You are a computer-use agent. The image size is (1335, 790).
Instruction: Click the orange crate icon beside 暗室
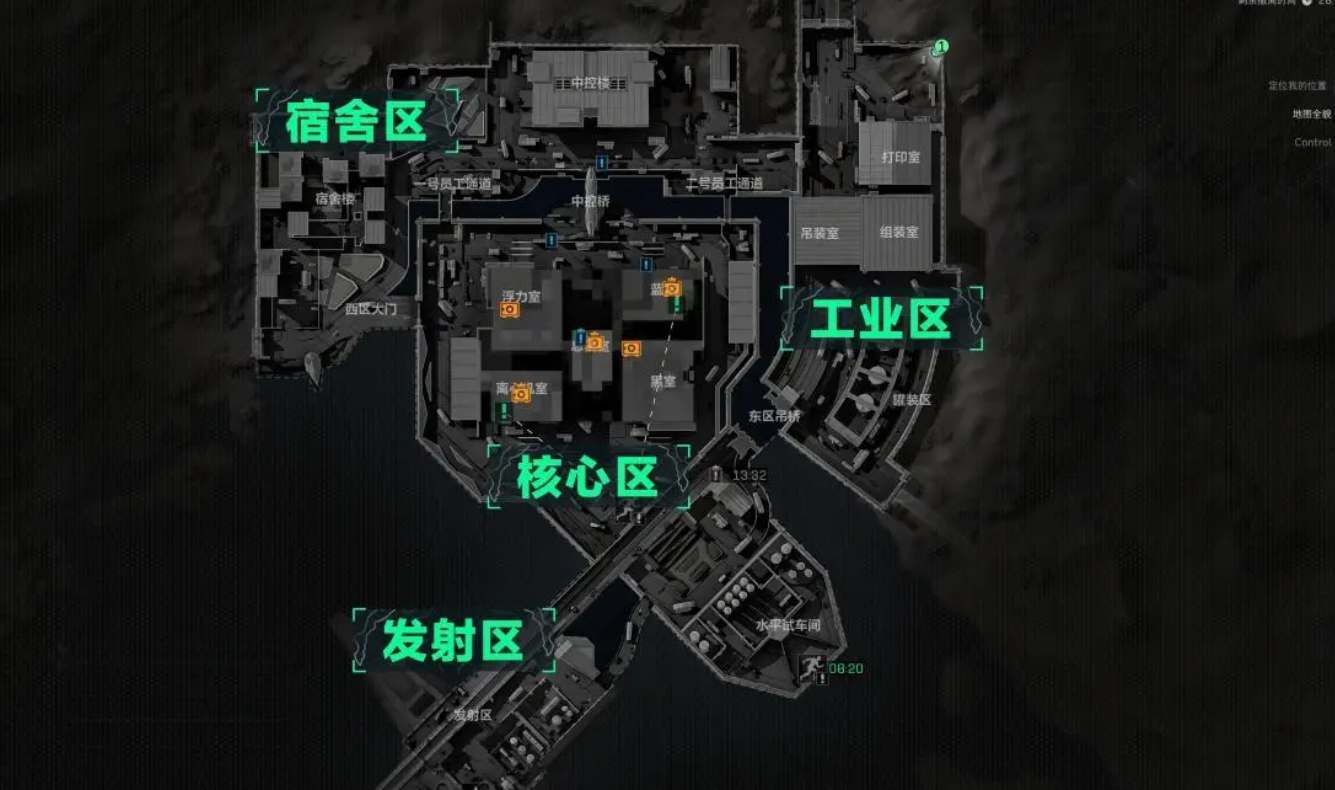631,349
